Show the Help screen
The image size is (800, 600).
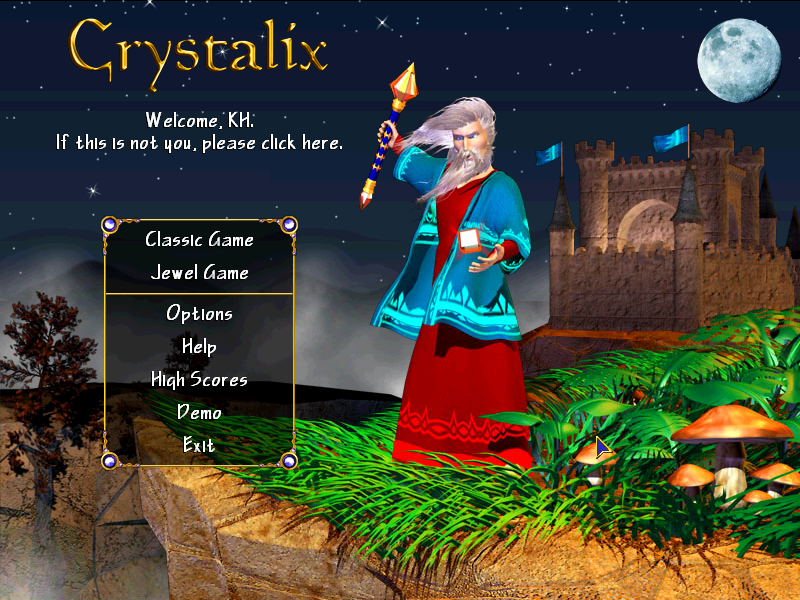(199, 347)
